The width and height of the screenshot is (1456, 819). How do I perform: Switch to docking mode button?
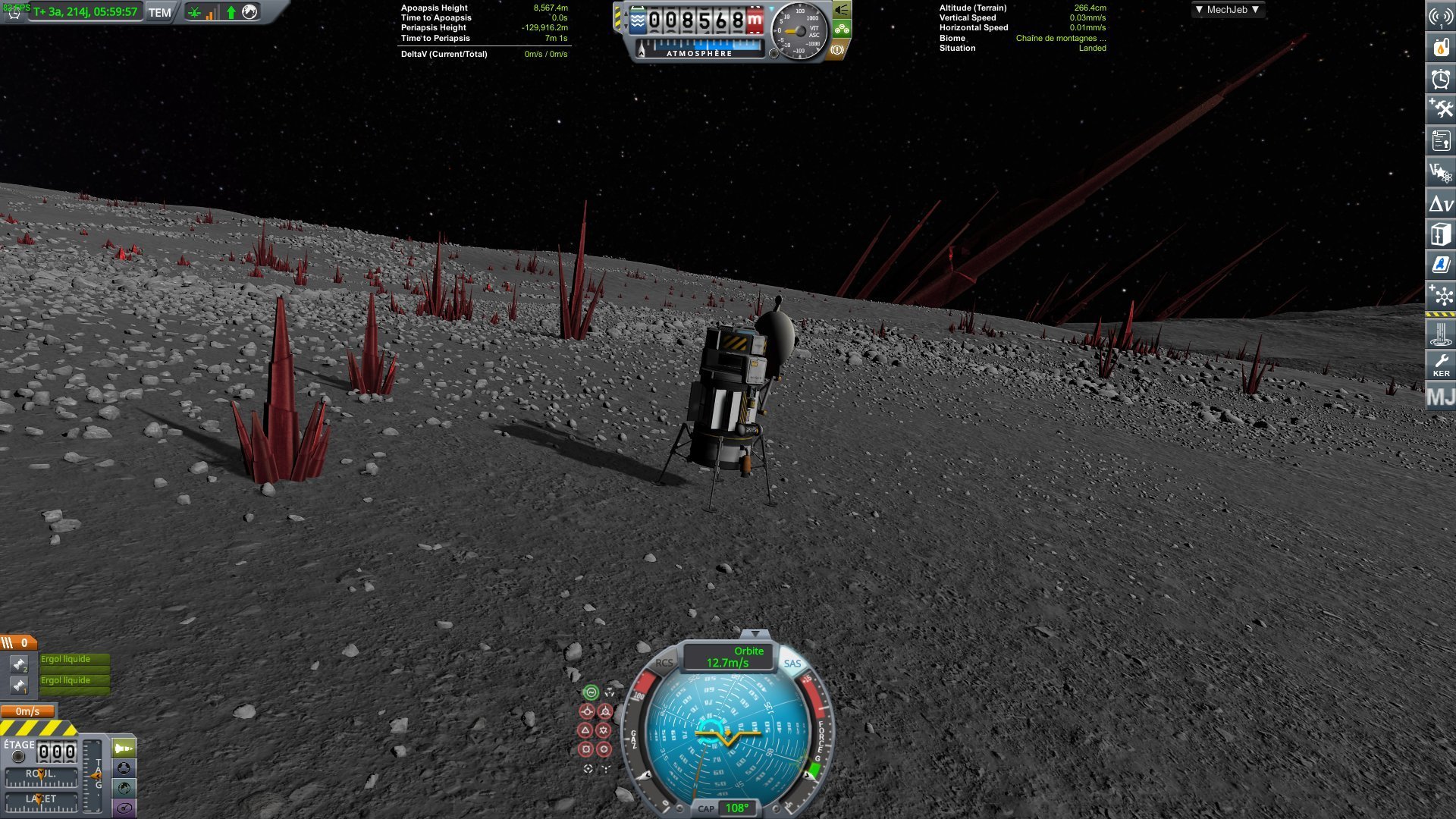coord(124,769)
